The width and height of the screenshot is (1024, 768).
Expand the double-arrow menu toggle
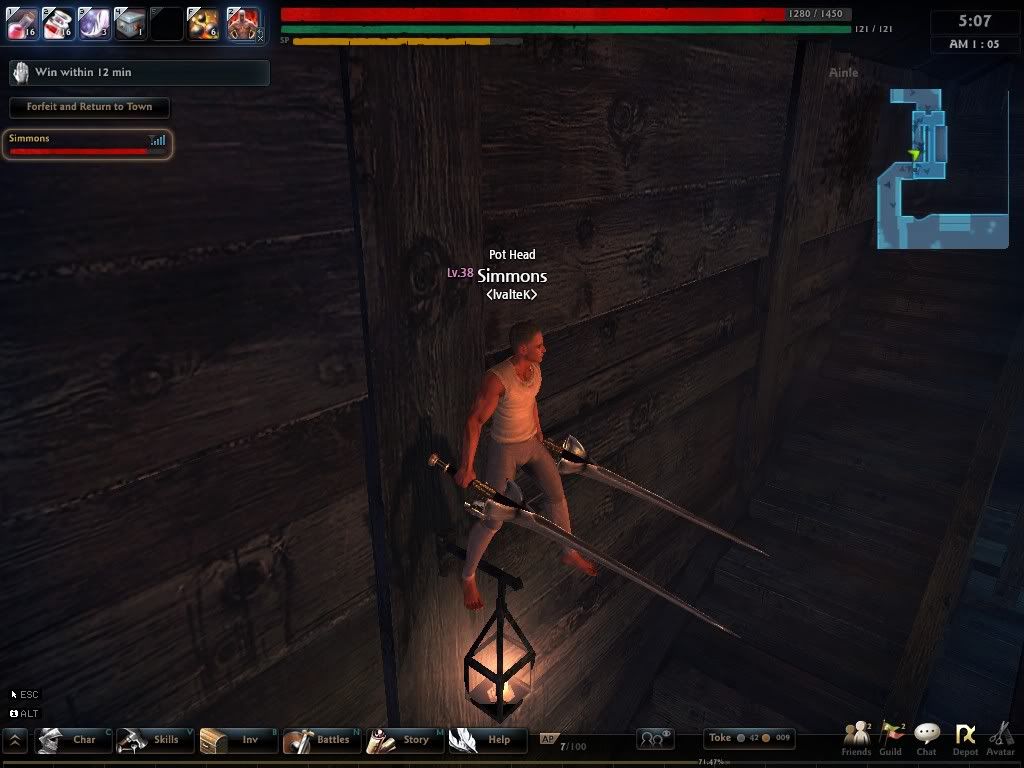[x=16, y=741]
